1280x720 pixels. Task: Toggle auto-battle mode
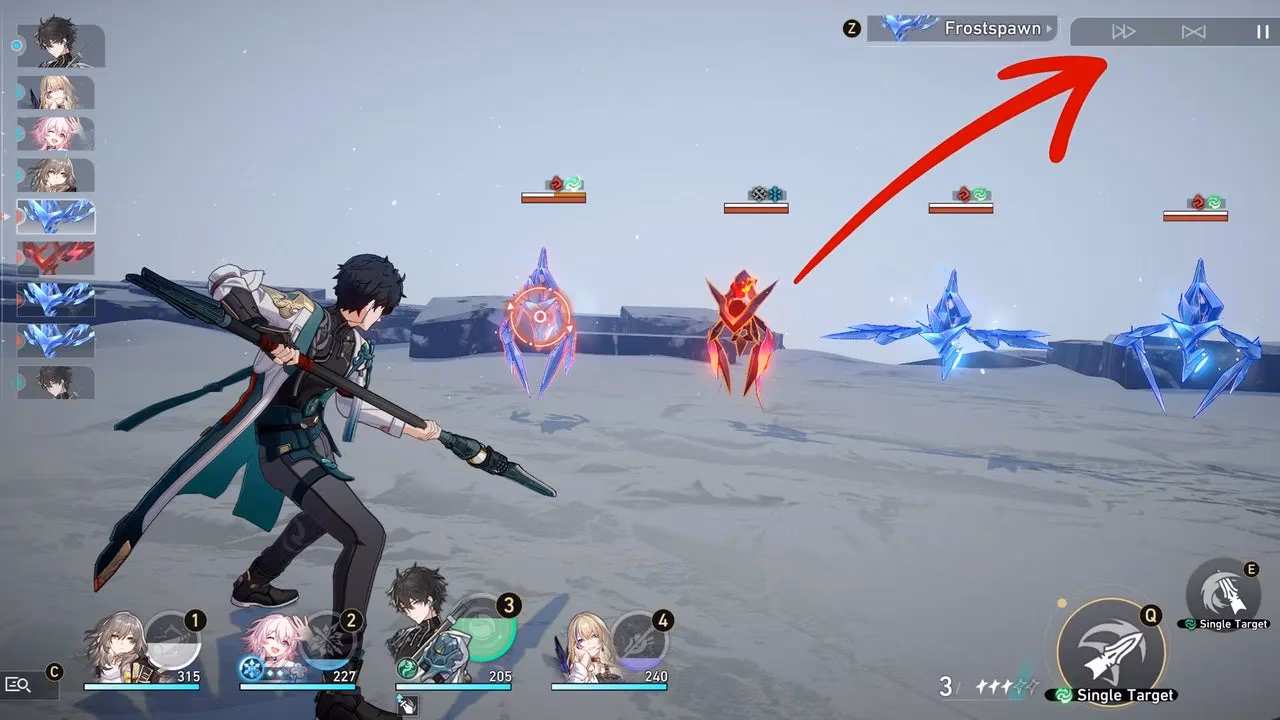pyautogui.click(x=1192, y=31)
